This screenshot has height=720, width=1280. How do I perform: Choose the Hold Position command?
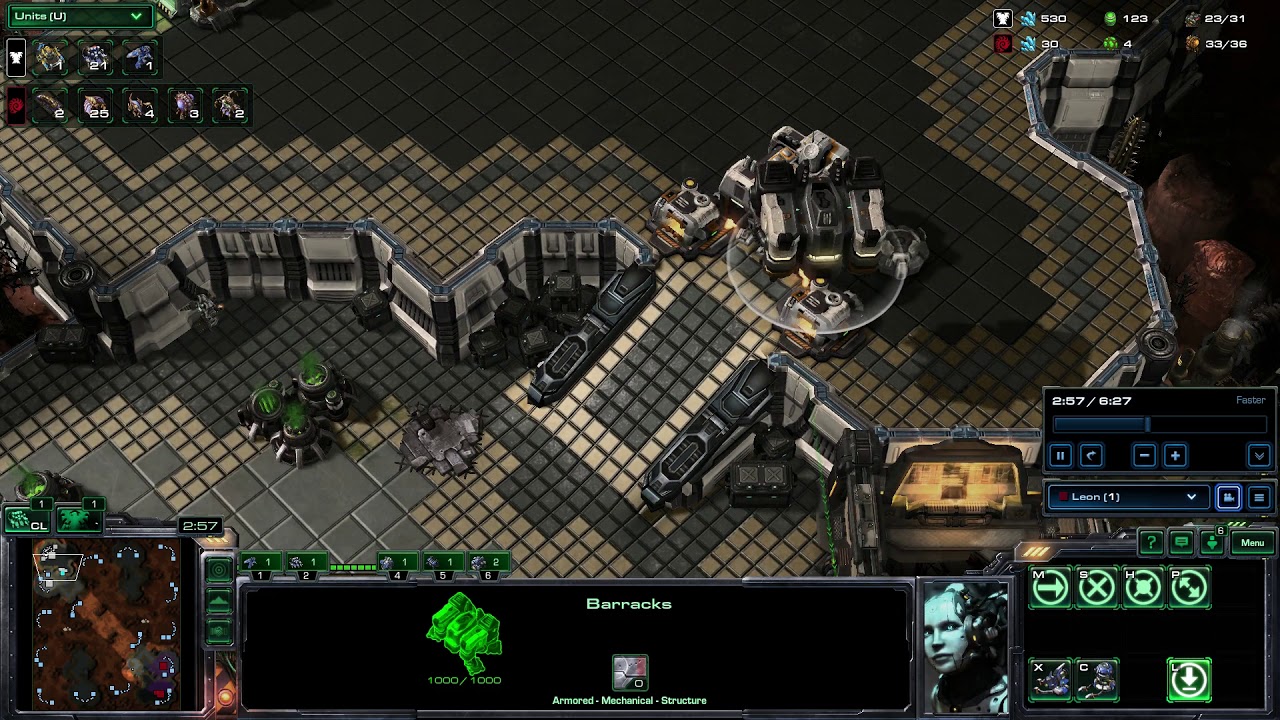(x=1143, y=588)
